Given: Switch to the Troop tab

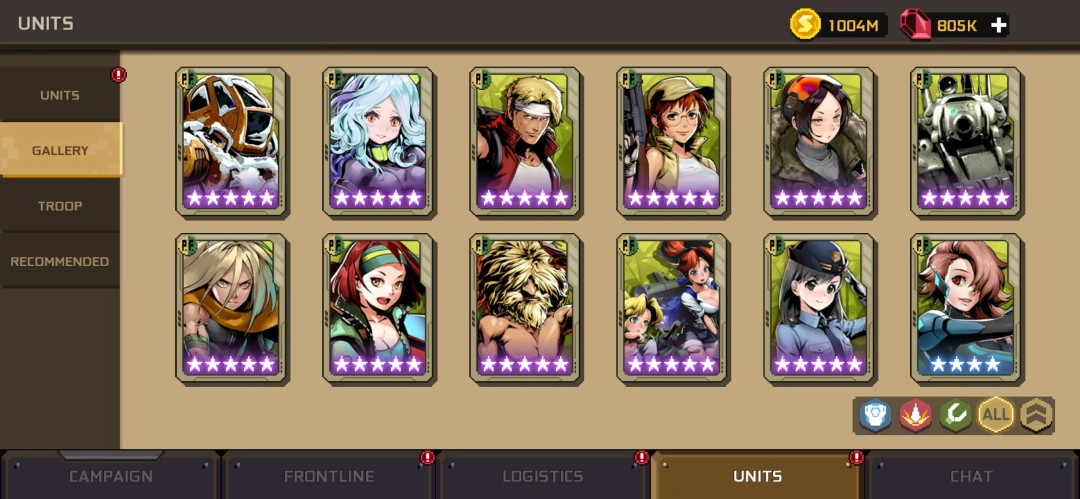Looking at the screenshot, I should coord(60,206).
